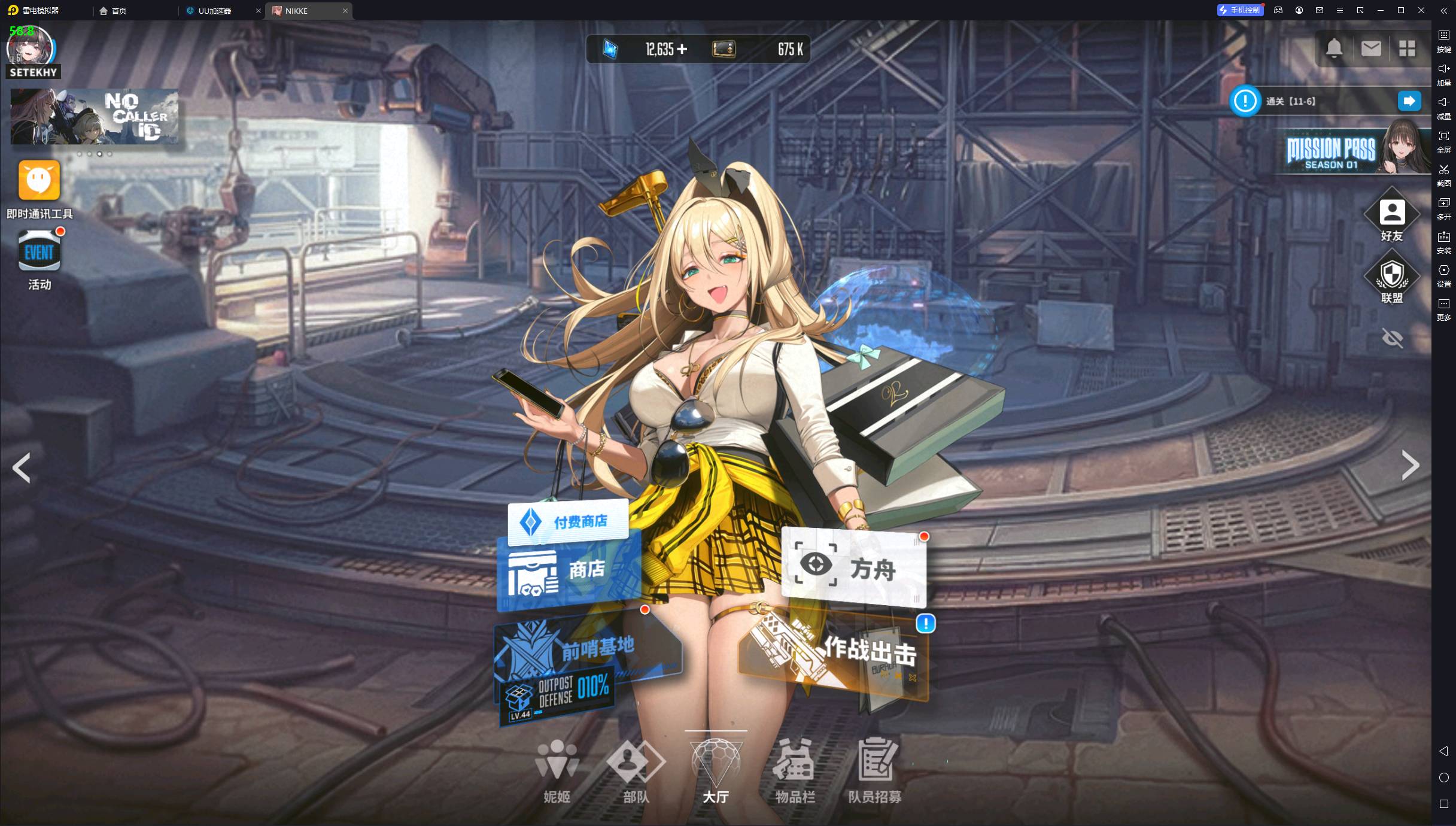Open the mailbox envelope icon
The height and width of the screenshot is (826, 1456).
point(1370,48)
